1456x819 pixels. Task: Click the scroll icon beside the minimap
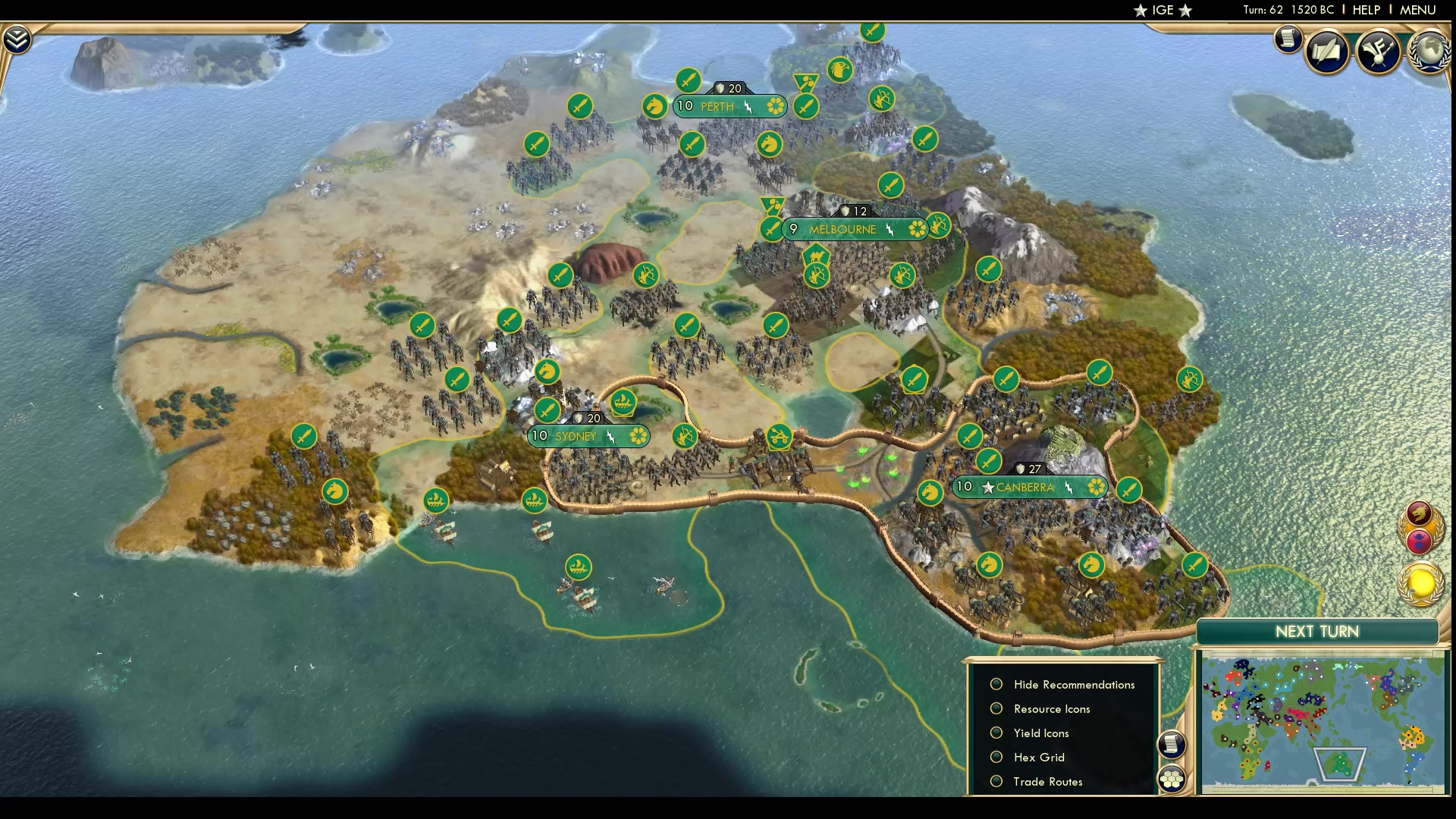[1172, 745]
